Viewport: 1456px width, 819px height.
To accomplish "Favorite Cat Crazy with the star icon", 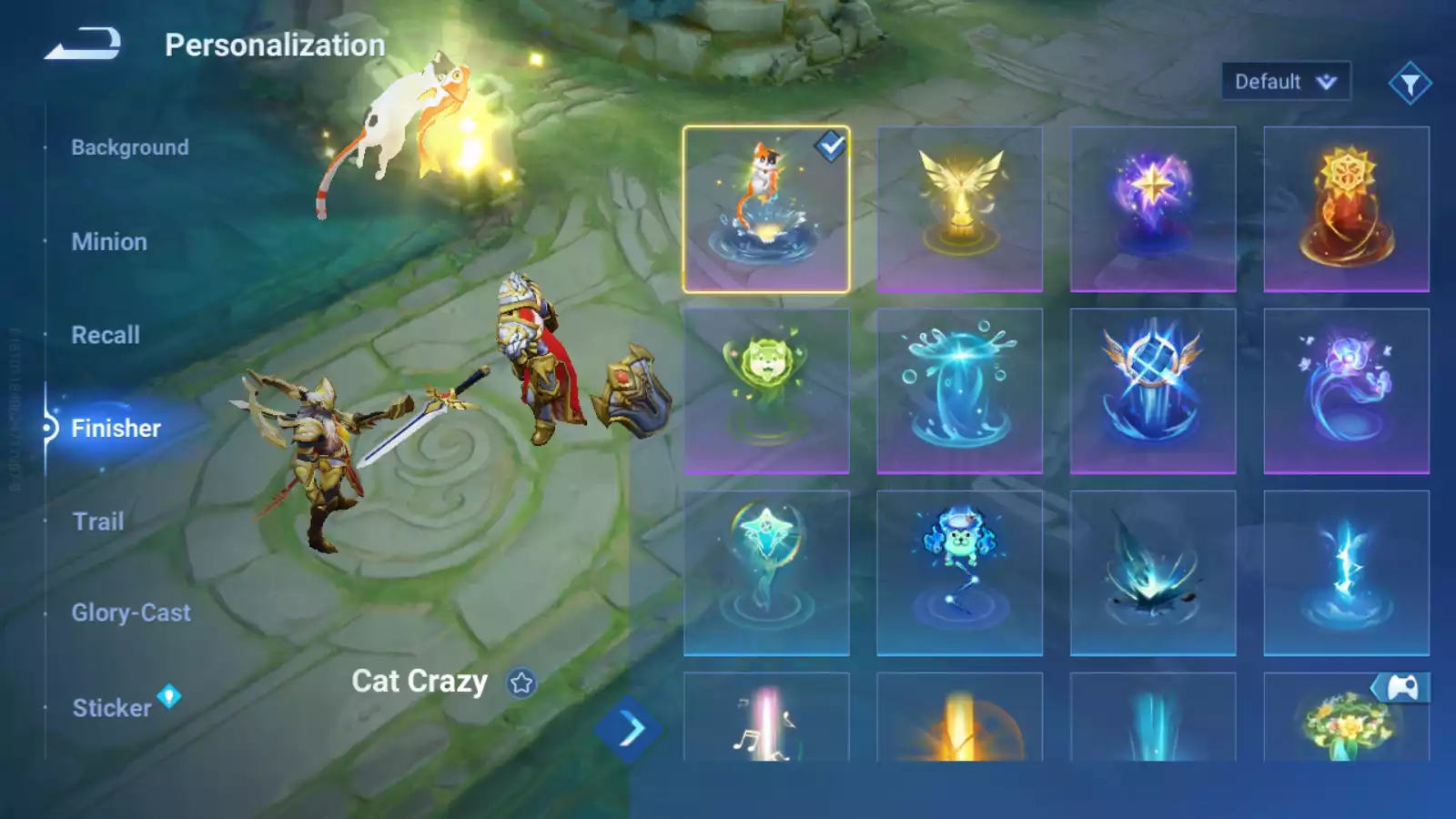I will [521, 682].
